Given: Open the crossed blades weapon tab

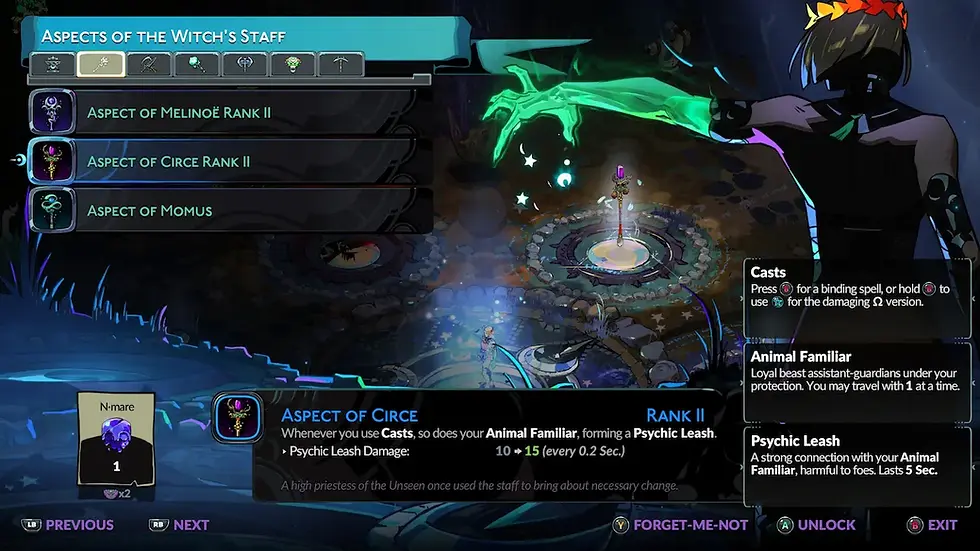Looking at the screenshot, I should [x=148, y=65].
